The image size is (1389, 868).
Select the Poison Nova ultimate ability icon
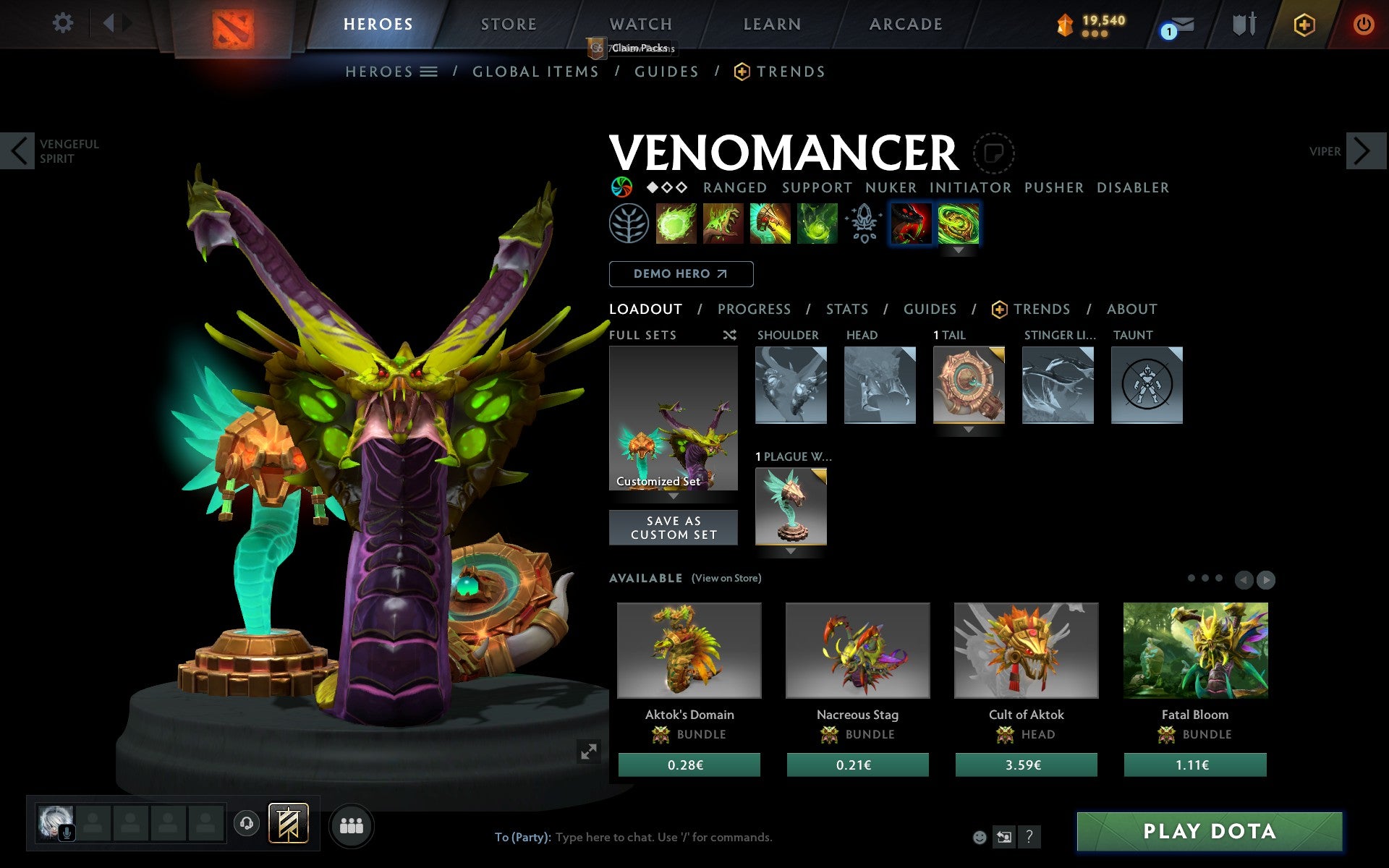[817, 224]
